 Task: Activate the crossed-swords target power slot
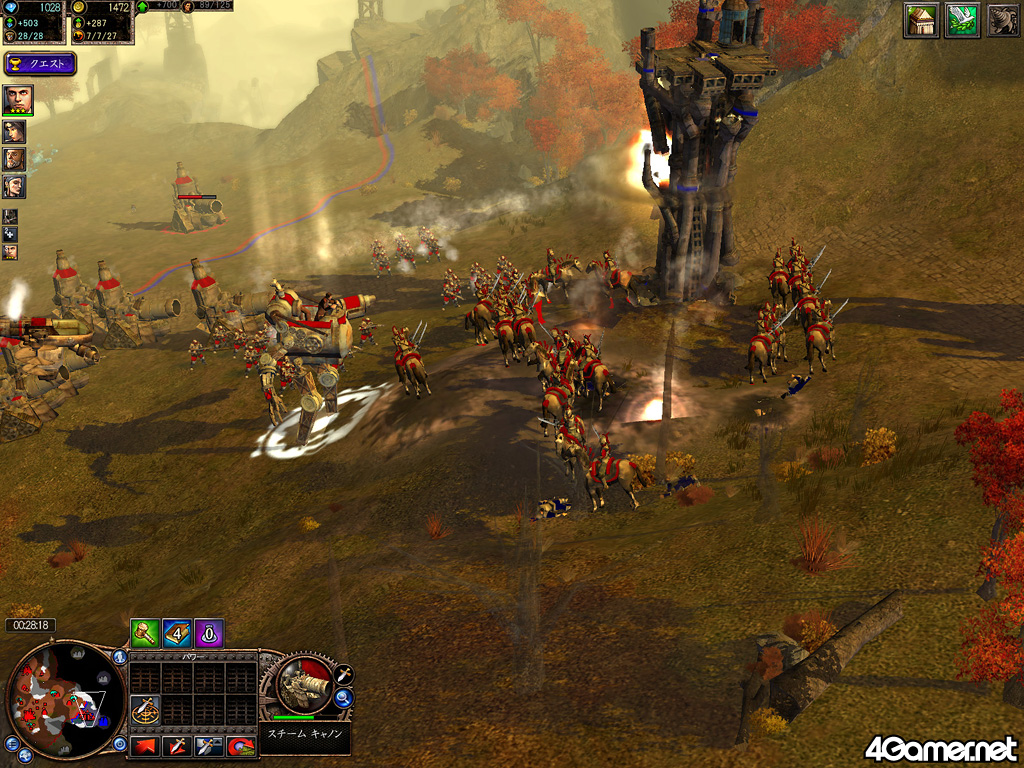pyautogui.click(x=146, y=710)
